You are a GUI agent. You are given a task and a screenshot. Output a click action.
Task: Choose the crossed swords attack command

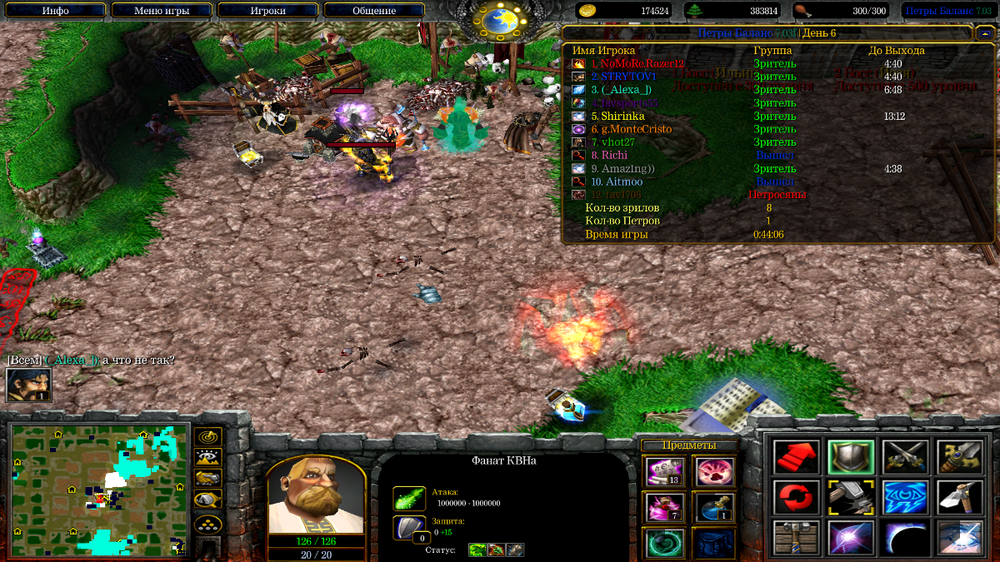click(x=905, y=458)
